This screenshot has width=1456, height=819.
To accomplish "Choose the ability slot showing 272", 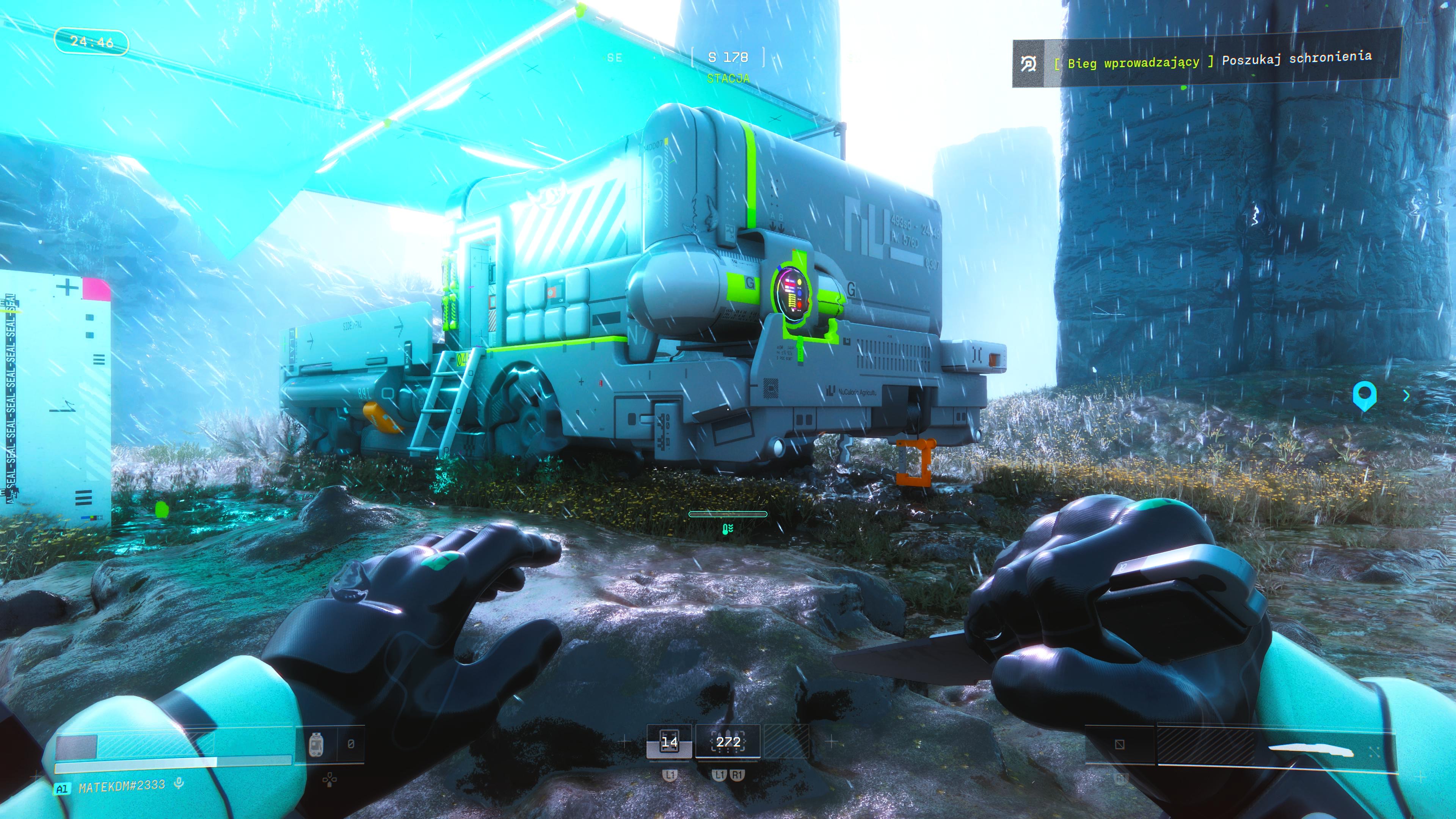I will click(x=728, y=742).
